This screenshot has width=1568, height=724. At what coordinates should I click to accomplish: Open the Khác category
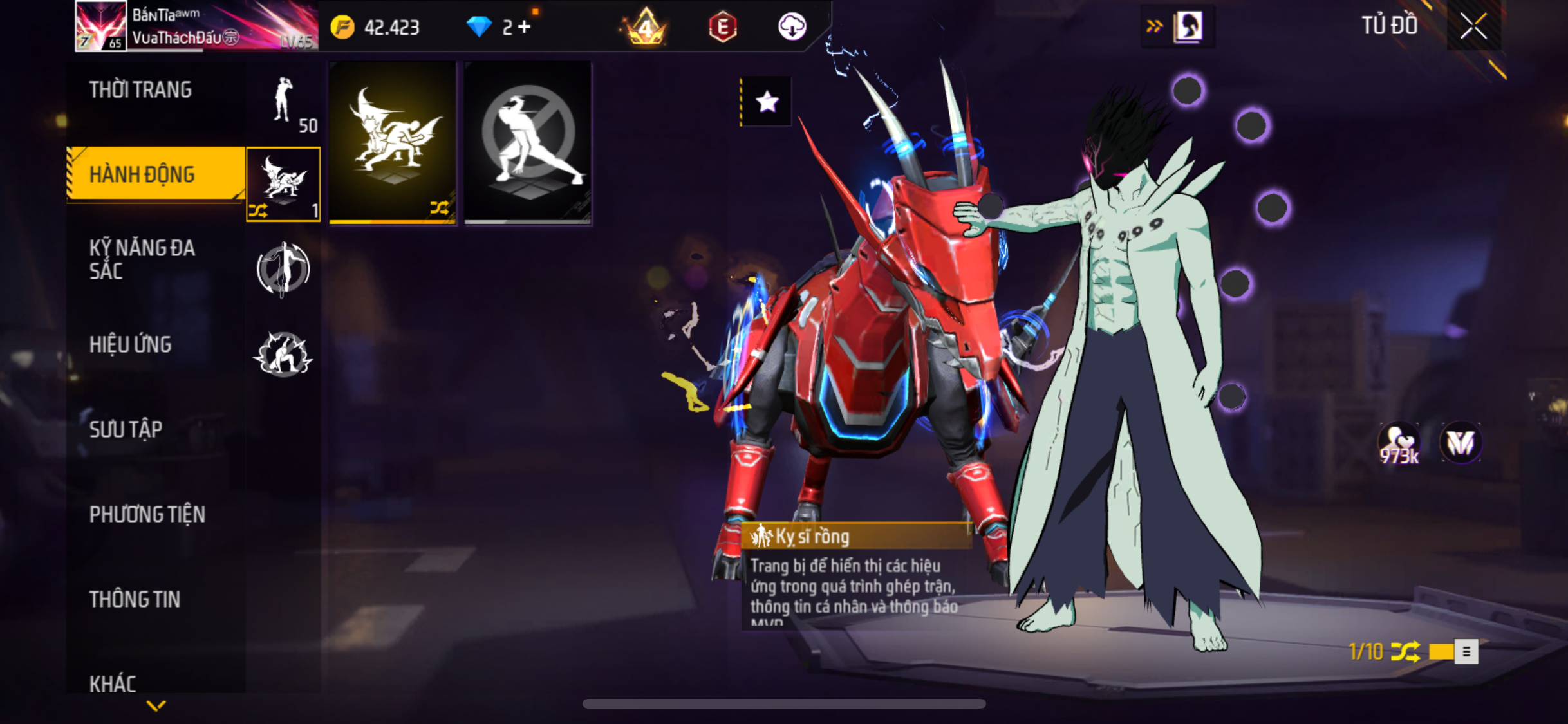point(113,683)
